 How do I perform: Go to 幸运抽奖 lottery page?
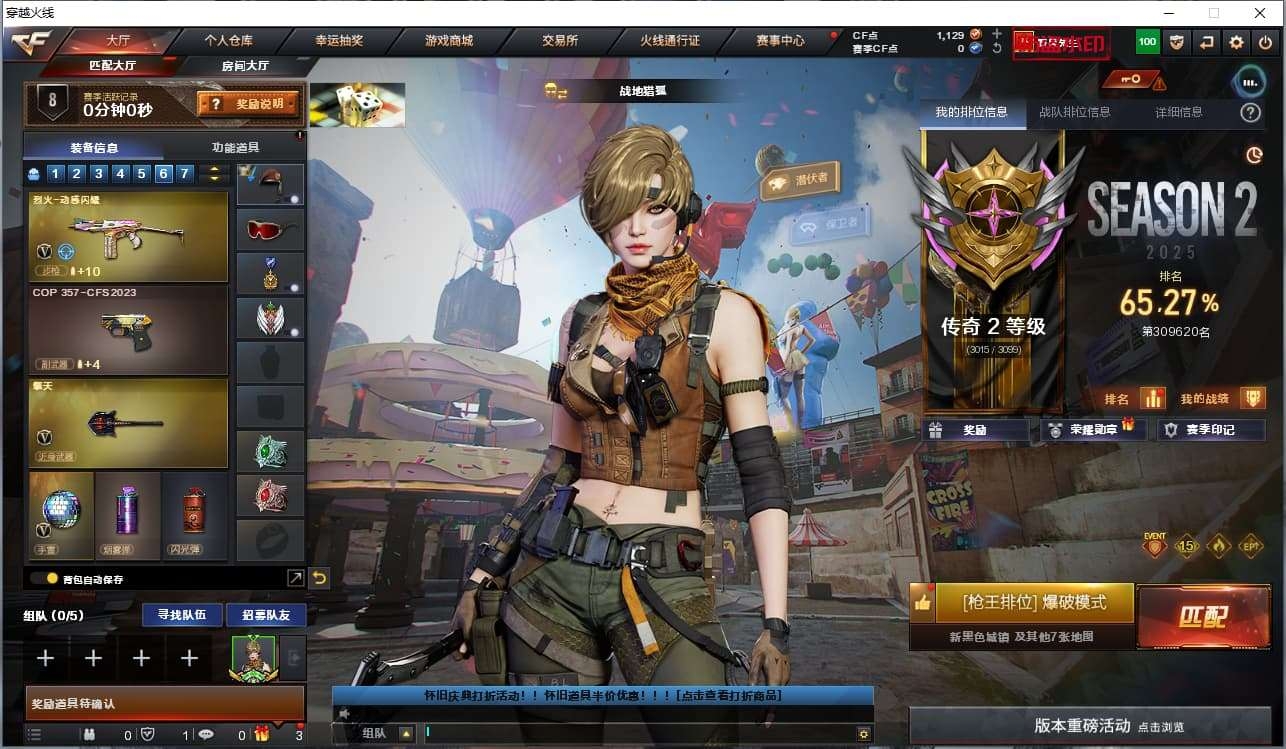coord(339,41)
